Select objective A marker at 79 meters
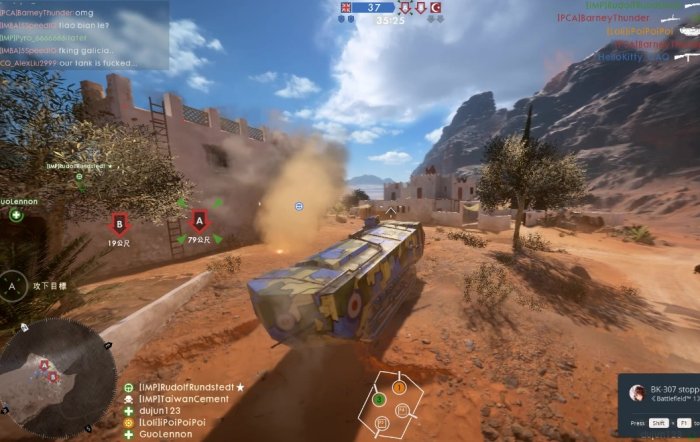700x442 pixels. click(199, 220)
